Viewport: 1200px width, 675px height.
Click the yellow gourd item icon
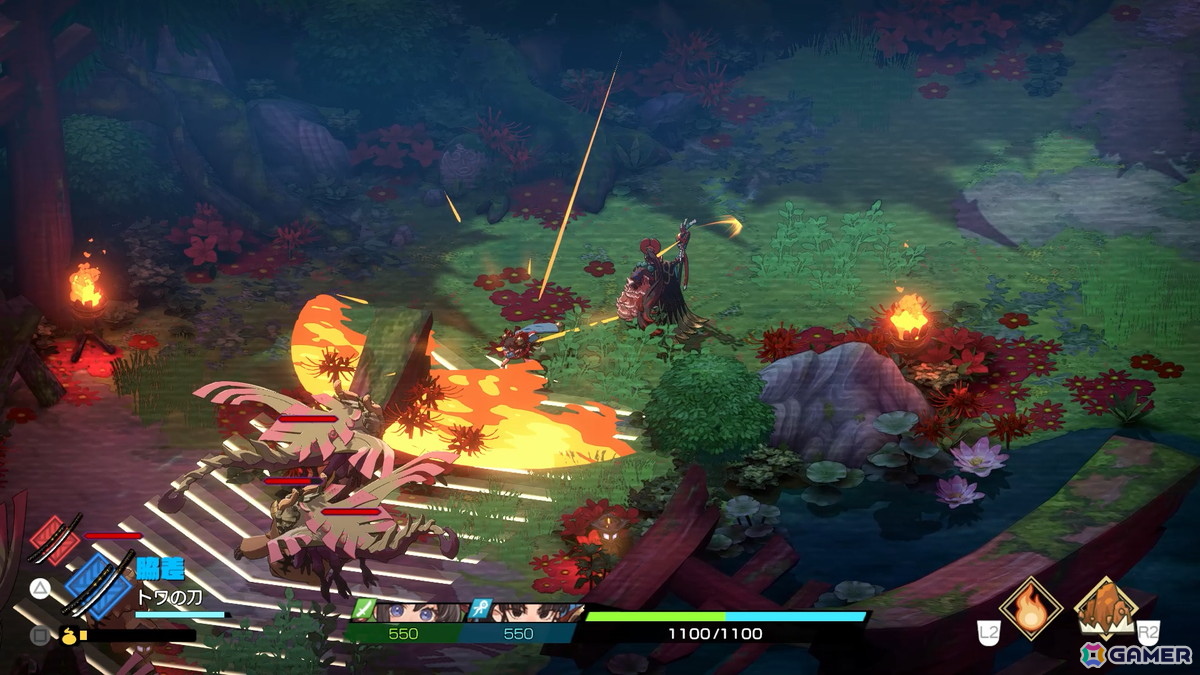(x=70, y=633)
